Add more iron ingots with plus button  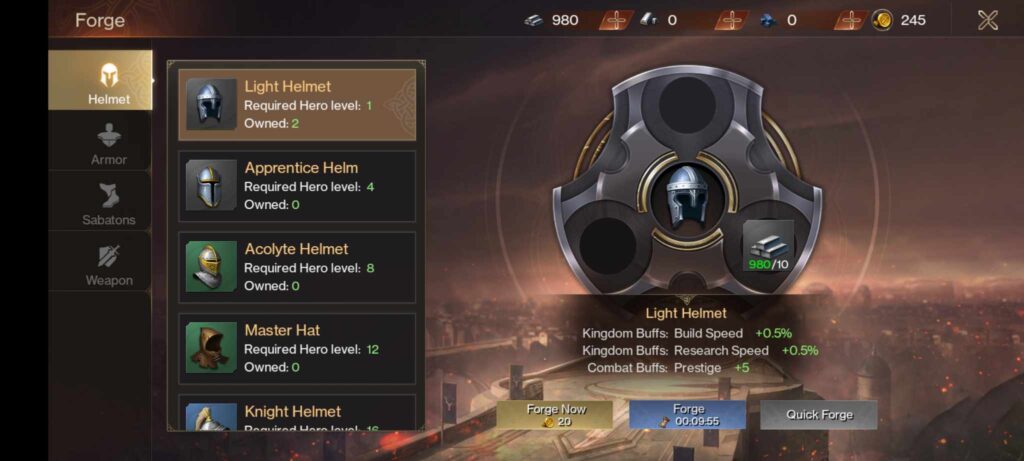616,20
